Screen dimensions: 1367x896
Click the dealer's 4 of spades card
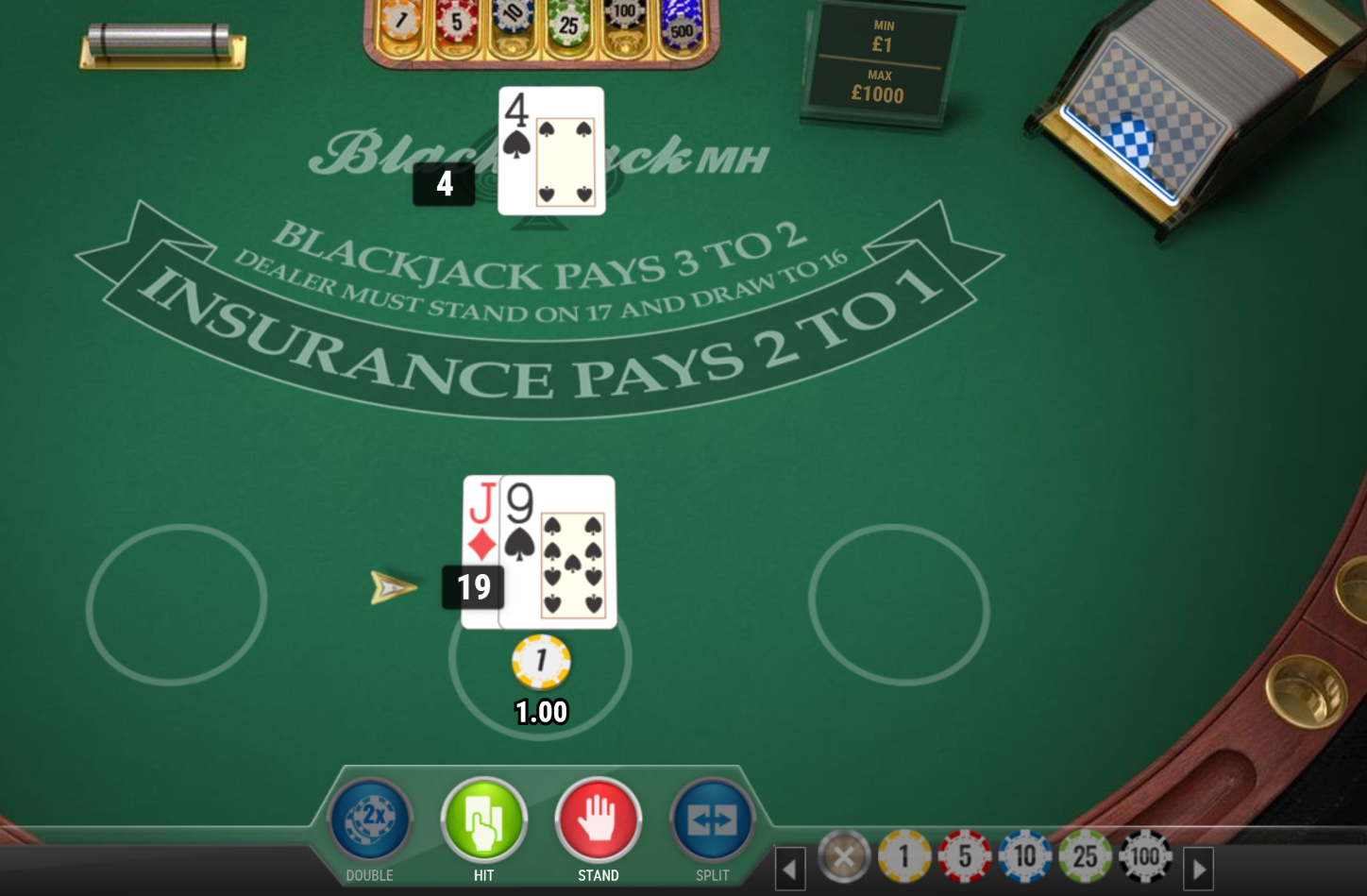(551, 149)
